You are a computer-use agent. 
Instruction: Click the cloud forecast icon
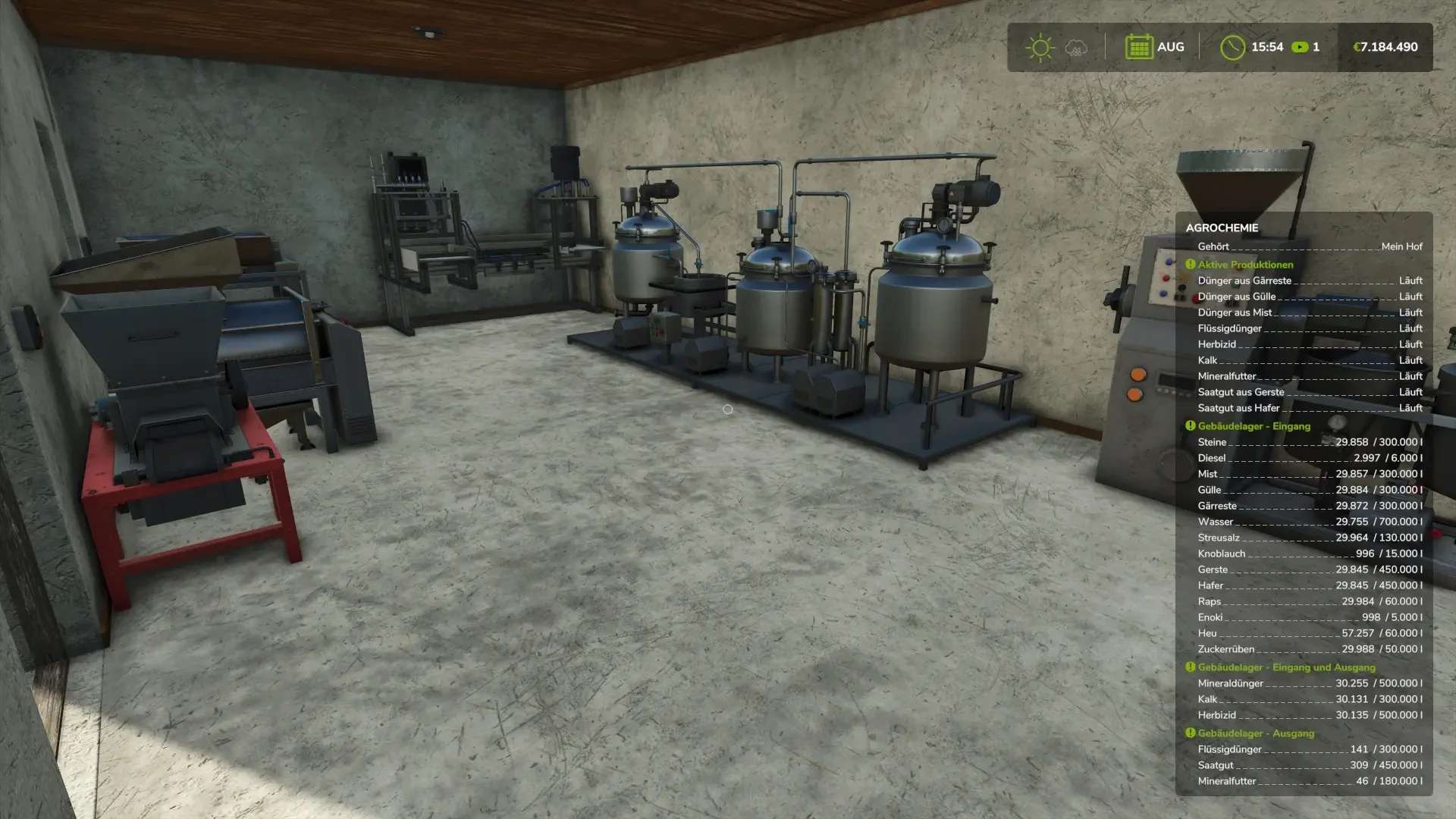point(1076,48)
